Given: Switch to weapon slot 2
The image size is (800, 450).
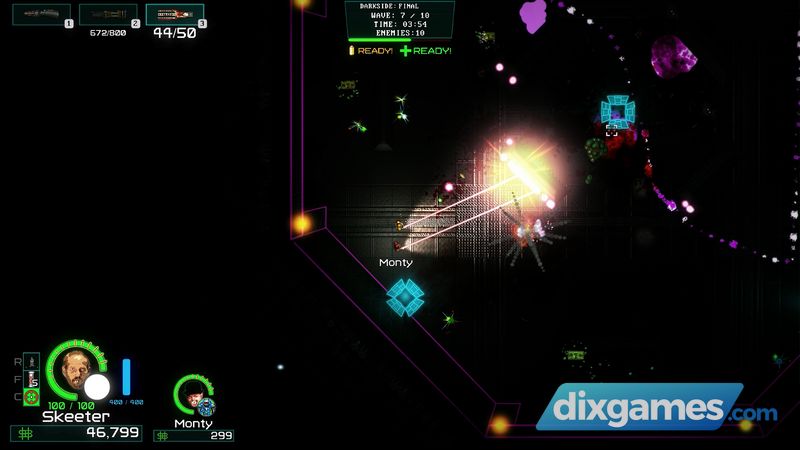Looking at the screenshot, I should tap(108, 14).
